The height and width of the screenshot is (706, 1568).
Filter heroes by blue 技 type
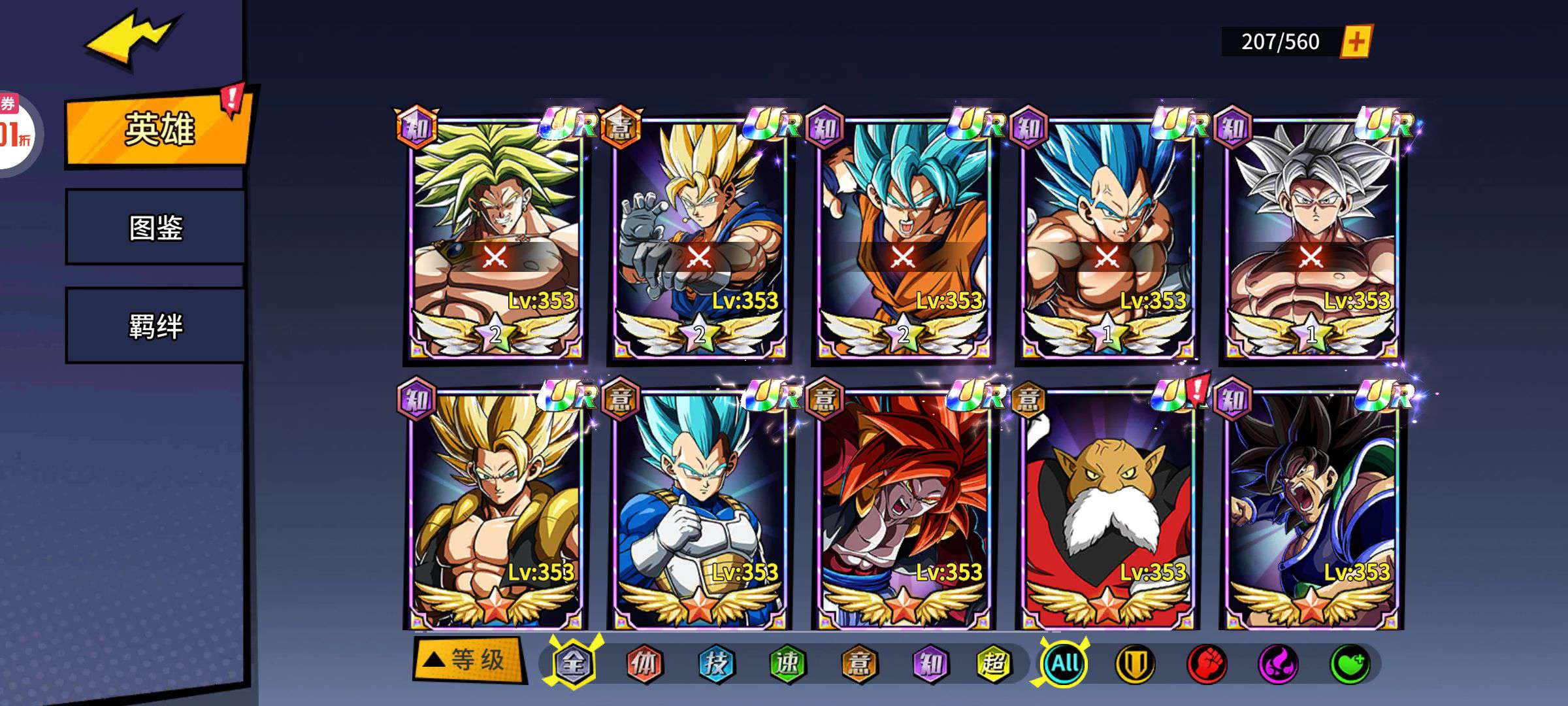[x=716, y=664]
